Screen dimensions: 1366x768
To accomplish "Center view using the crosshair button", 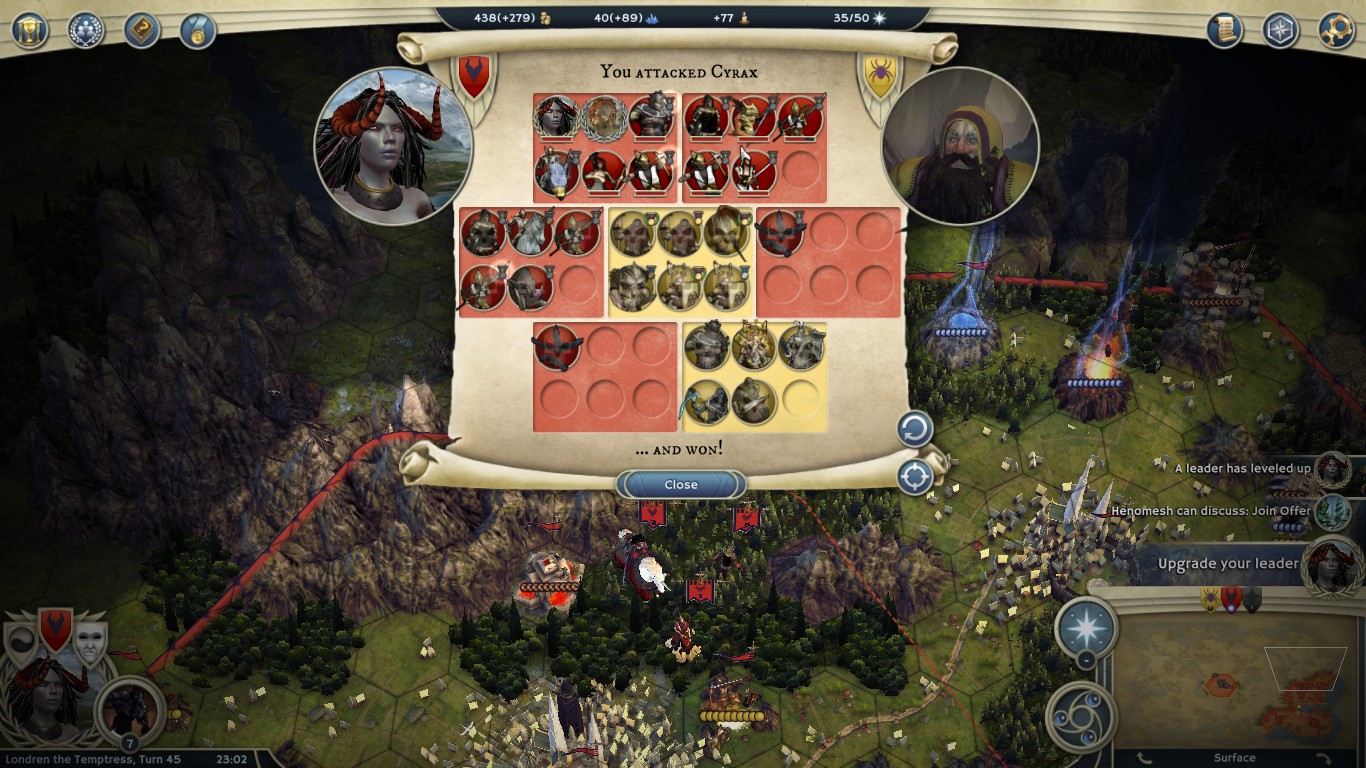I will [x=914, y=477].
